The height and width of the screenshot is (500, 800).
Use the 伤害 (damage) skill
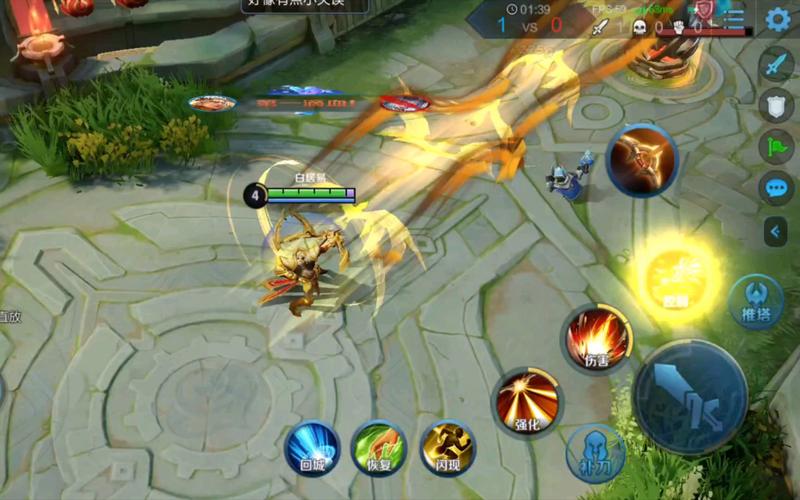tap(595, 337)
